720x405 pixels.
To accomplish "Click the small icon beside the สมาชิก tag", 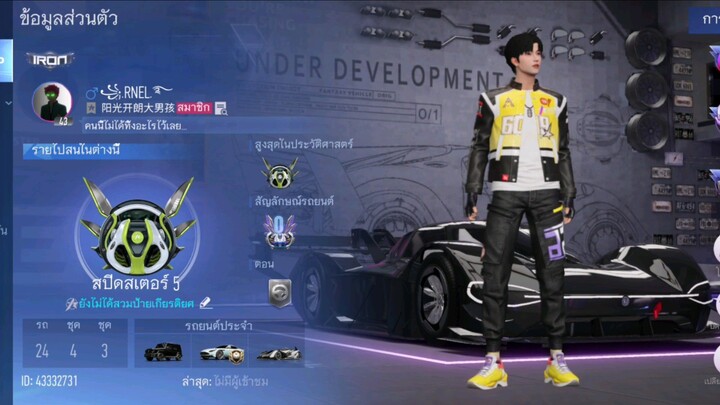I will click(221, 108).
